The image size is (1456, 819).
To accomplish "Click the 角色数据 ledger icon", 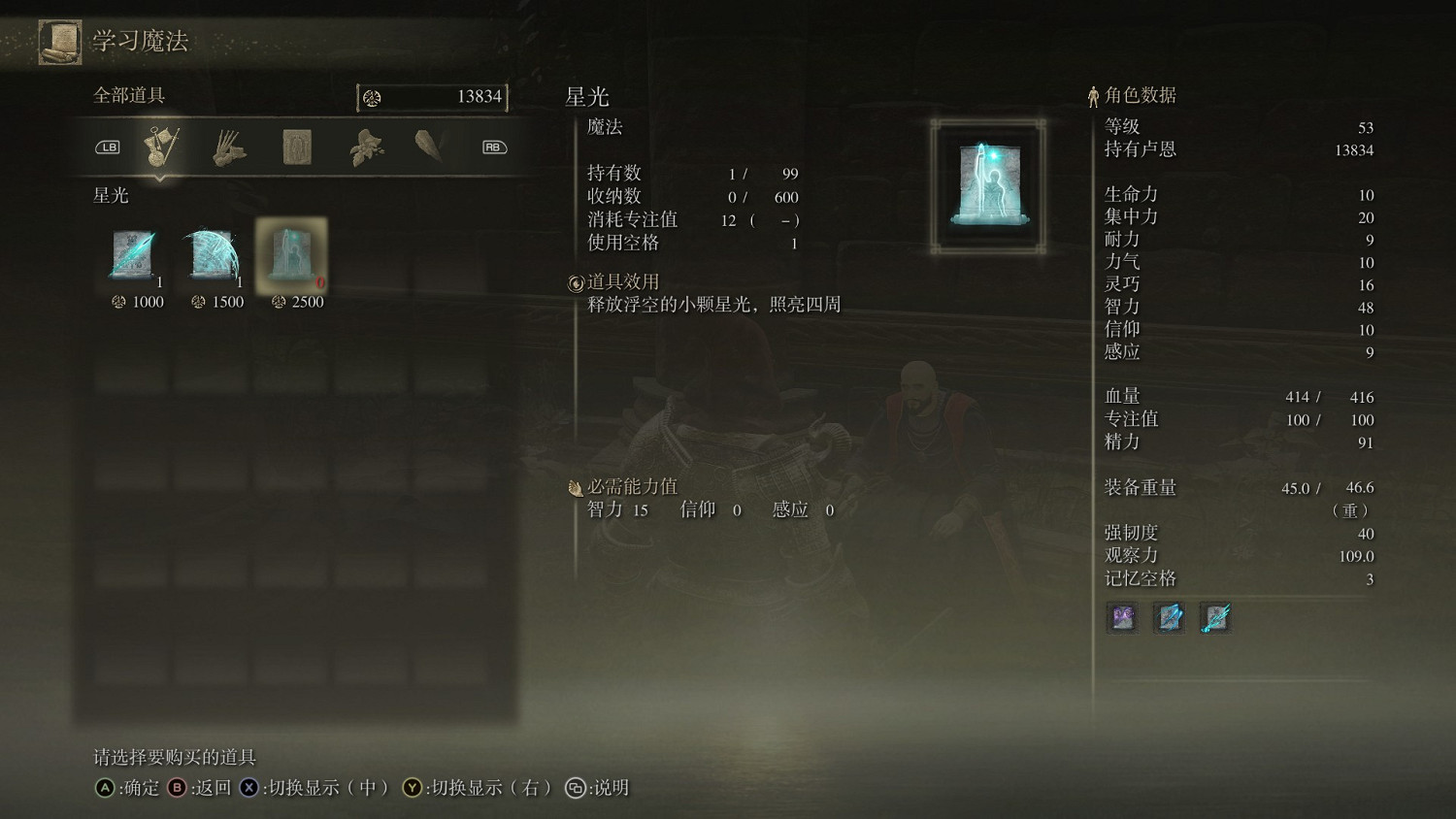I will 1094,94.
